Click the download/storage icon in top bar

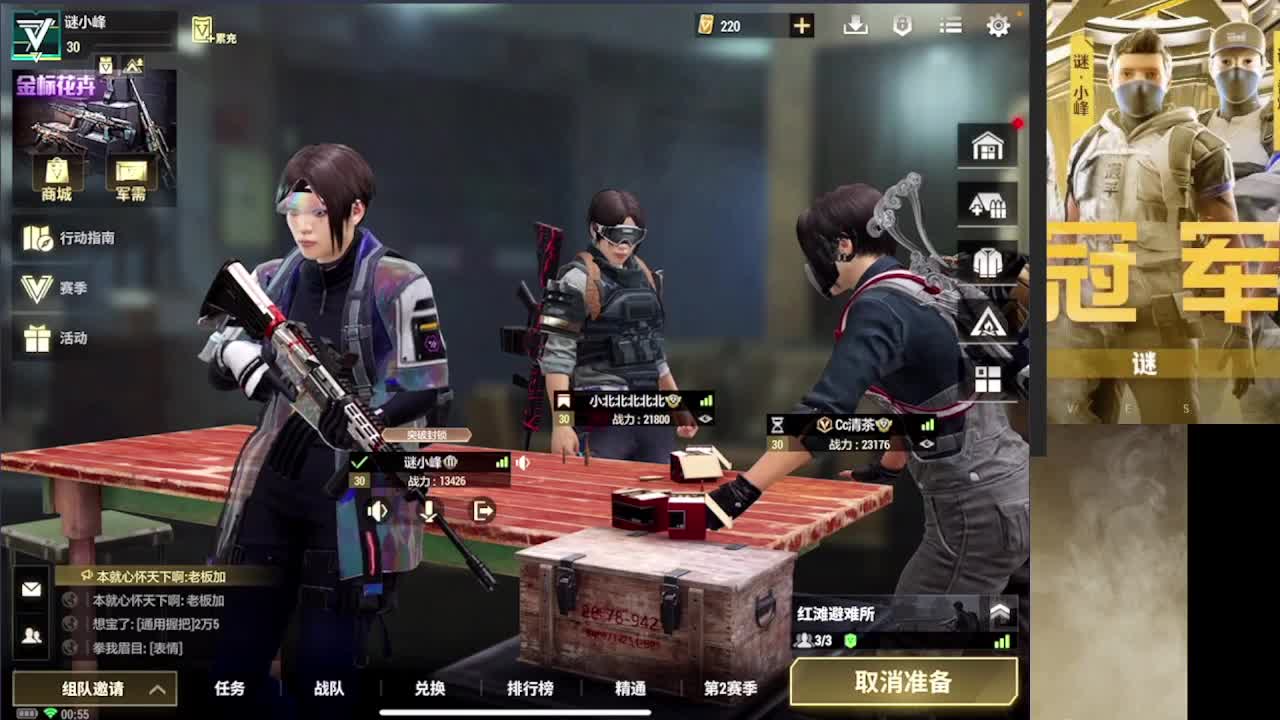855,26
